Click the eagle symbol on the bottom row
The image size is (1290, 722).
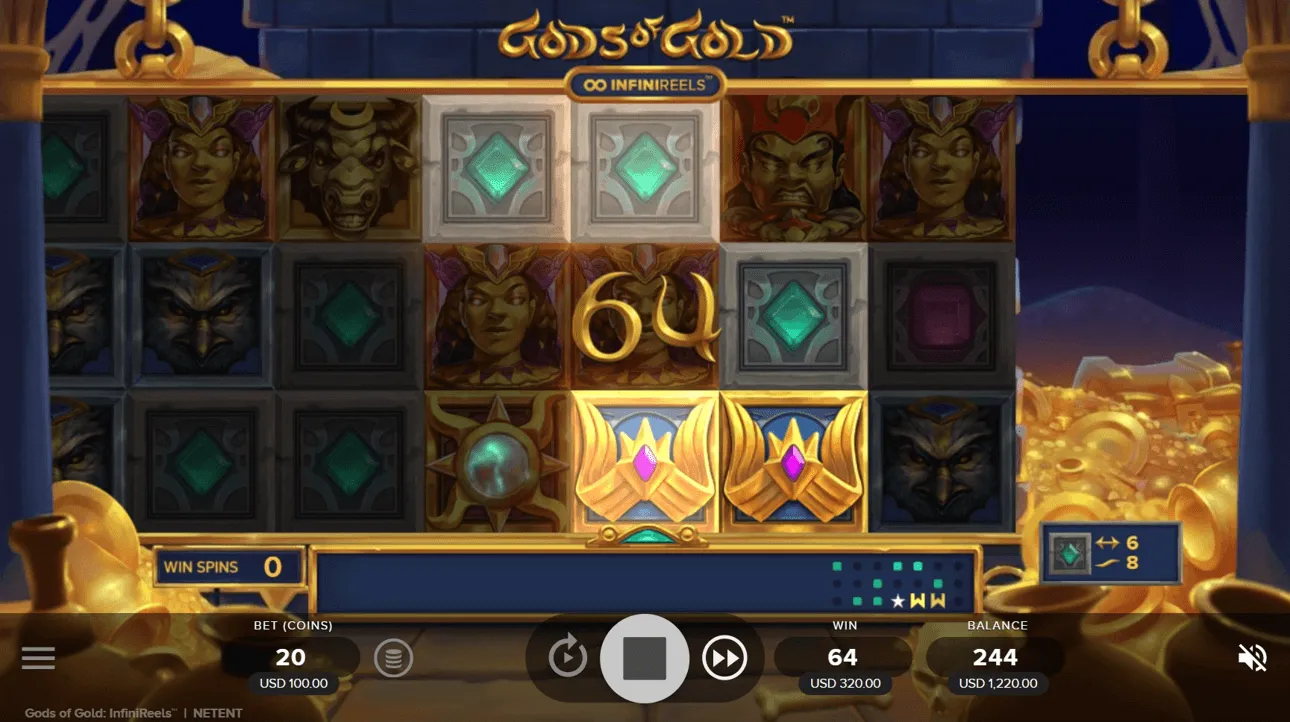click(x=938, y=462)
